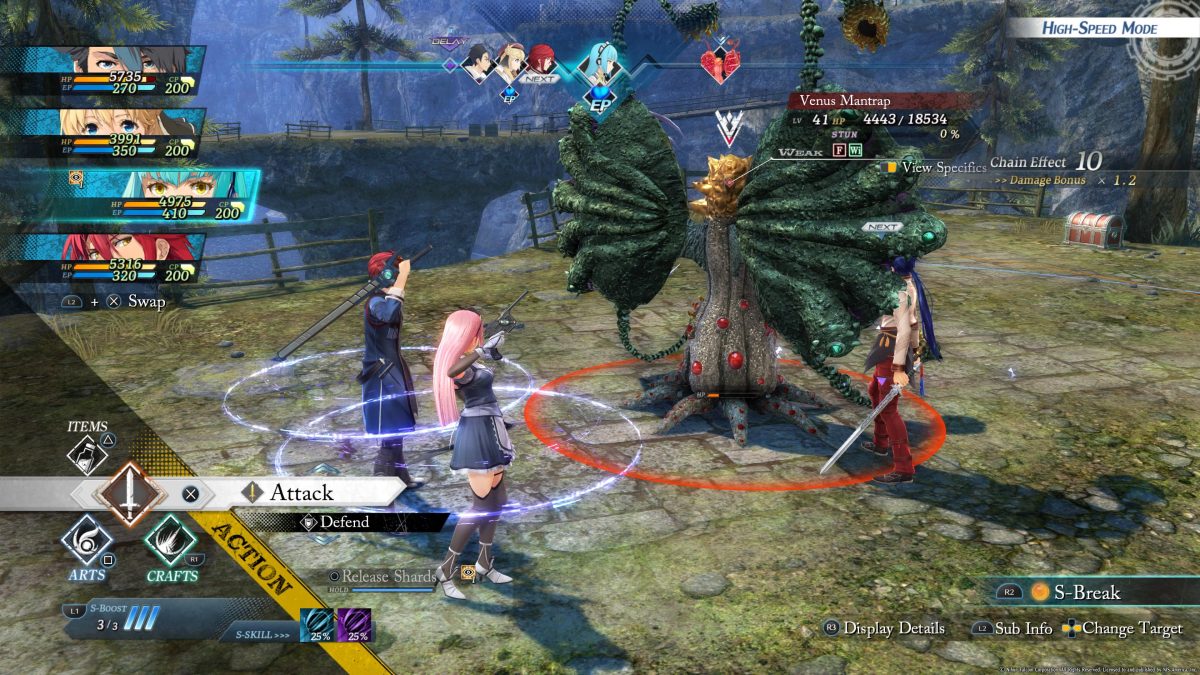
Task: Toggle High-Speed Mode
Action: (1098, 28)
